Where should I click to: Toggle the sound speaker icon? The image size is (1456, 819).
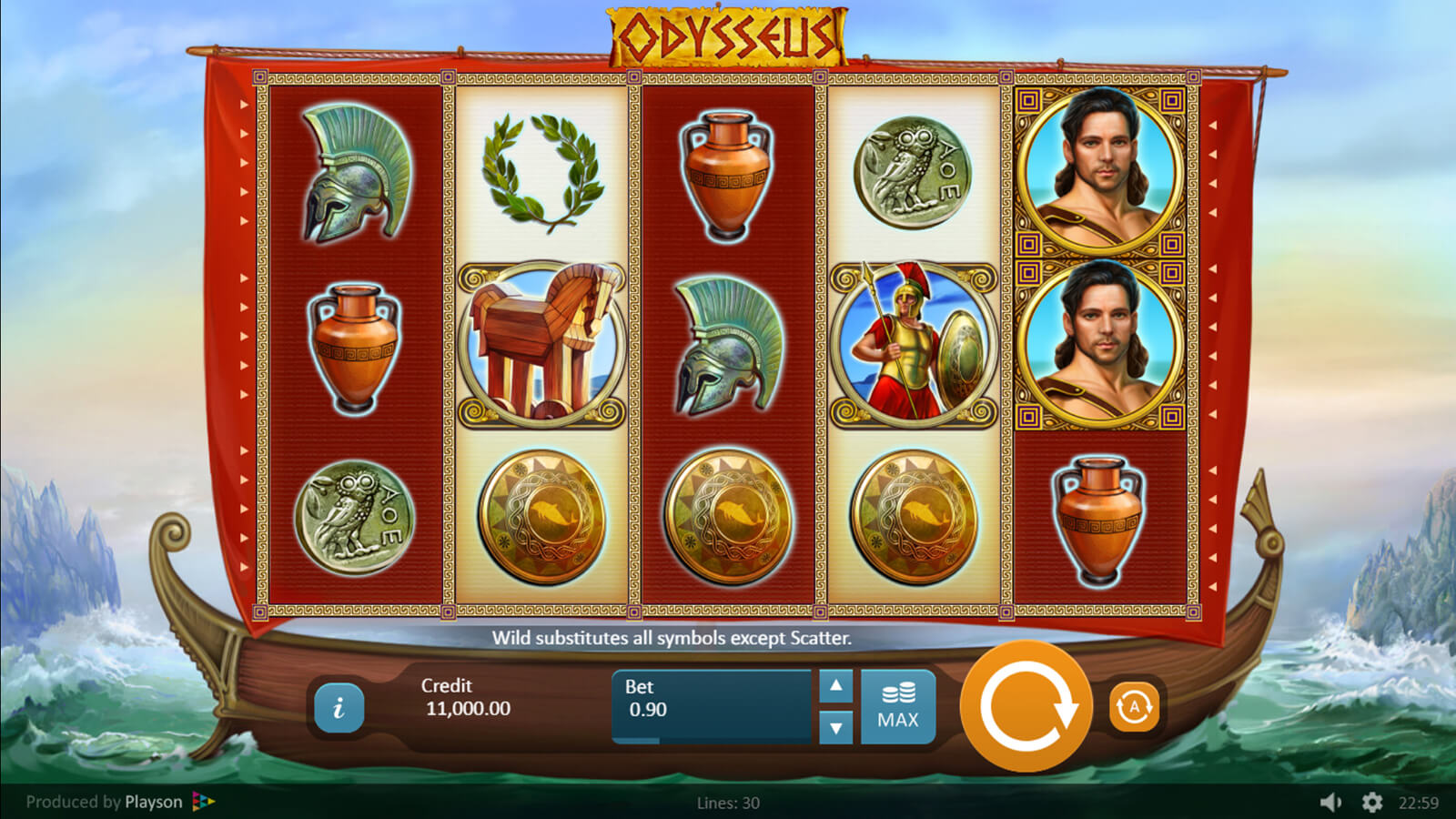coord(1330,802)
